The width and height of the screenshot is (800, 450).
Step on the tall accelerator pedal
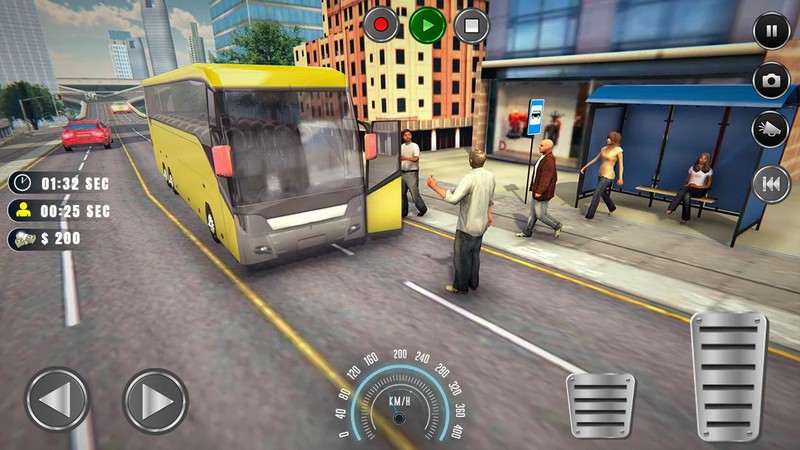pos(729,376)
